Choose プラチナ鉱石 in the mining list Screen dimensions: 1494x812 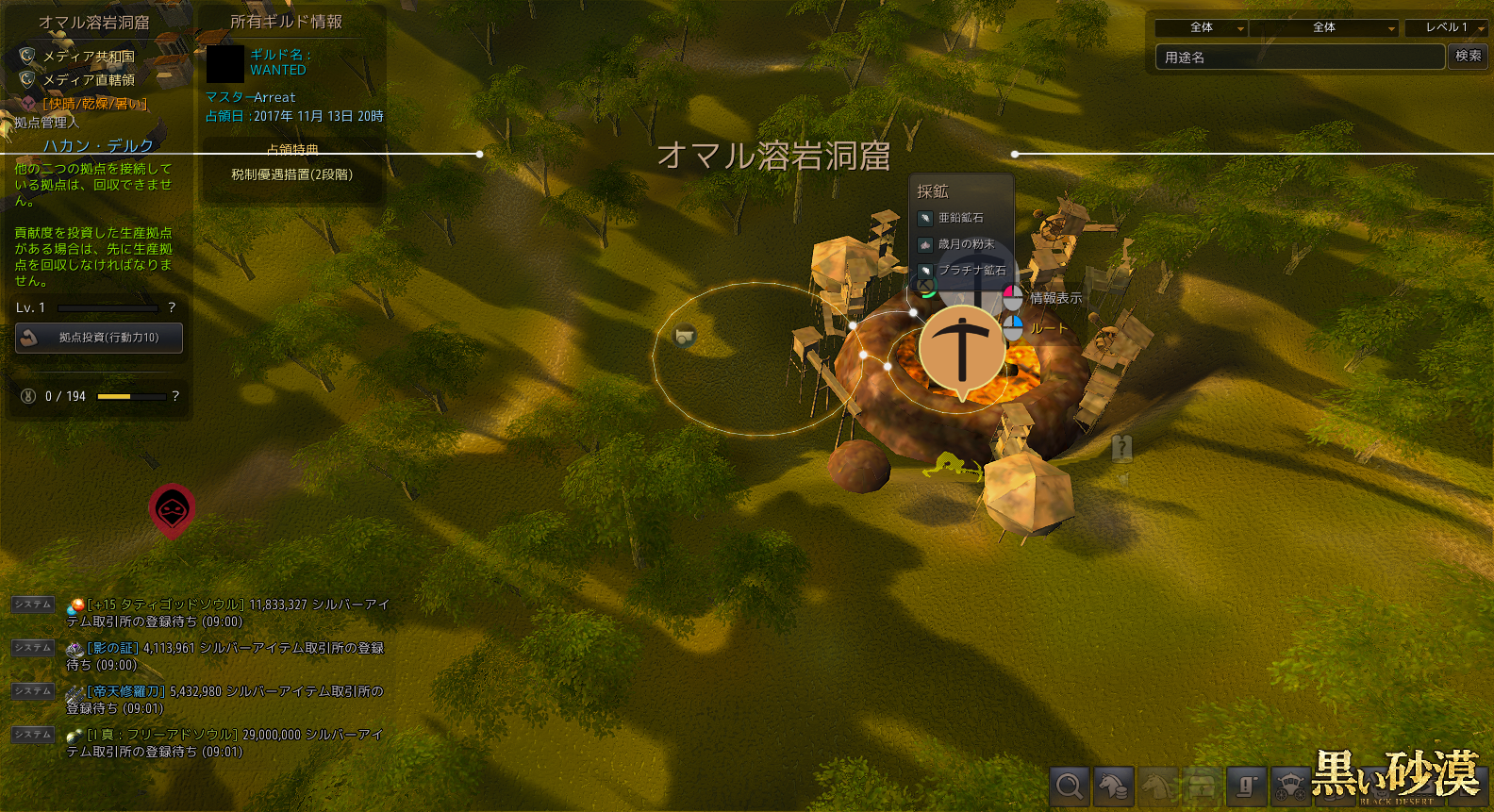coord(971,271)
